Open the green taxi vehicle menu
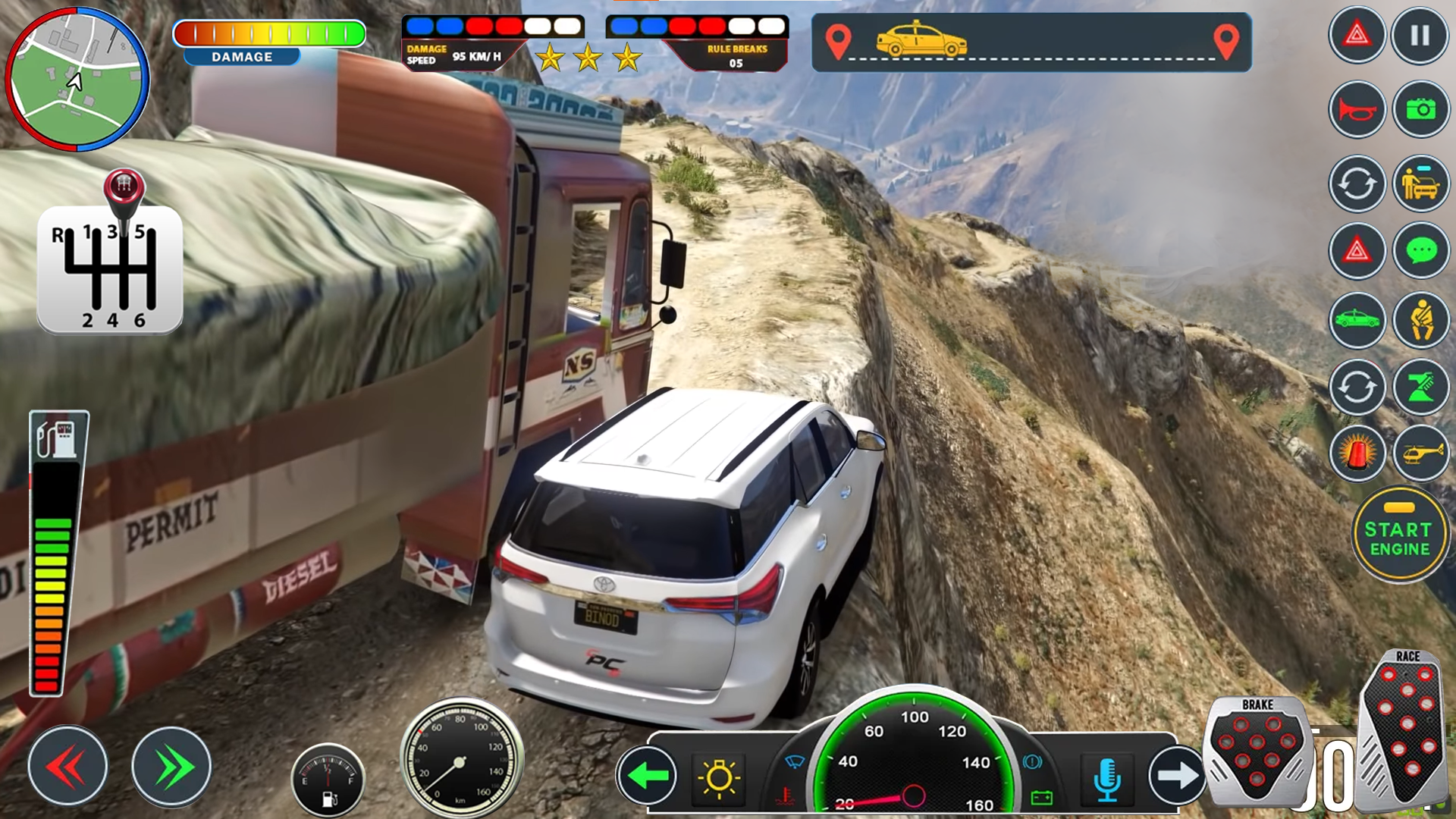This screenshot has height=819, width=1456. (1357, 320)
